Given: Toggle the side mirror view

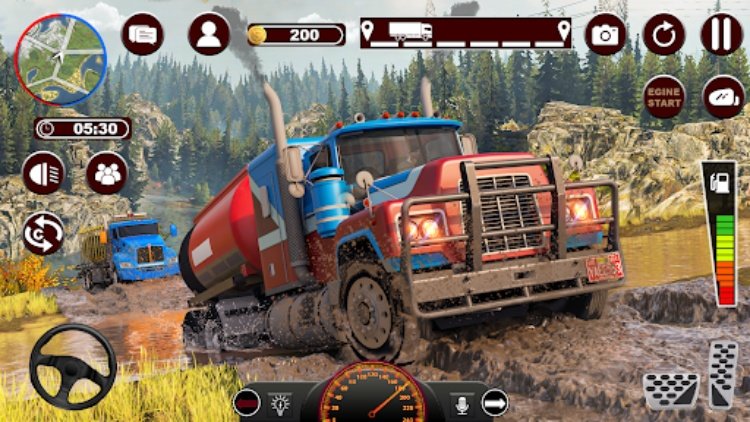Looking at the screenshot, I should coord(723,97).
